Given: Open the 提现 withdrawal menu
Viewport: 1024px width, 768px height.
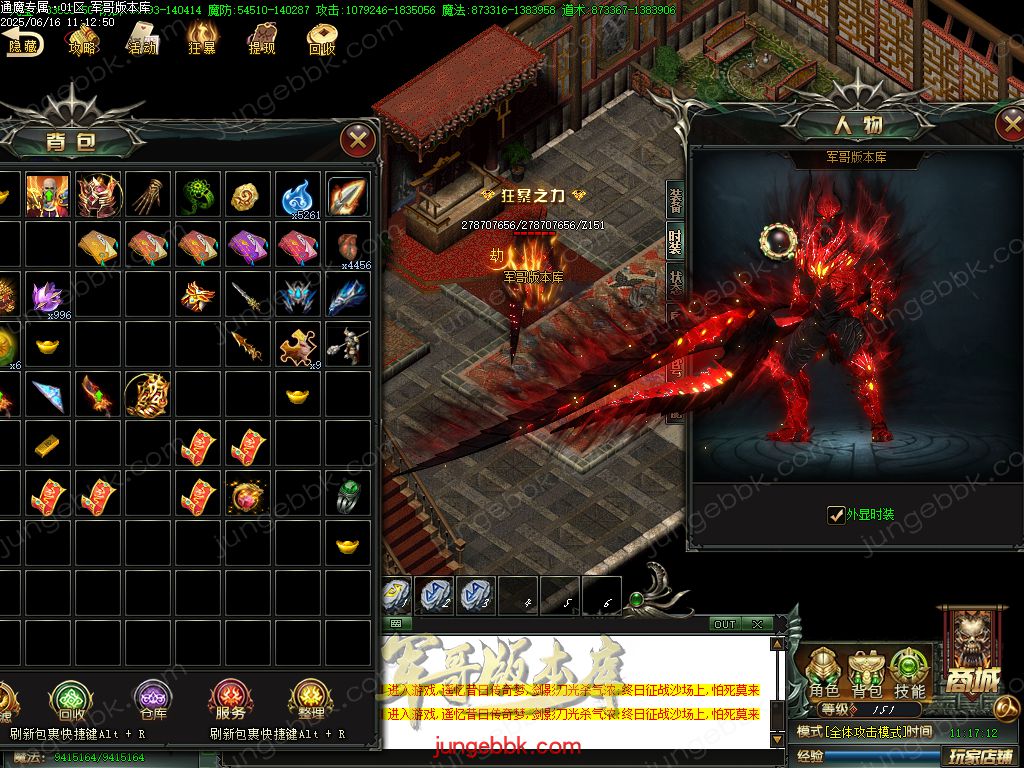Looking at the screenshot, I should 261,40.
